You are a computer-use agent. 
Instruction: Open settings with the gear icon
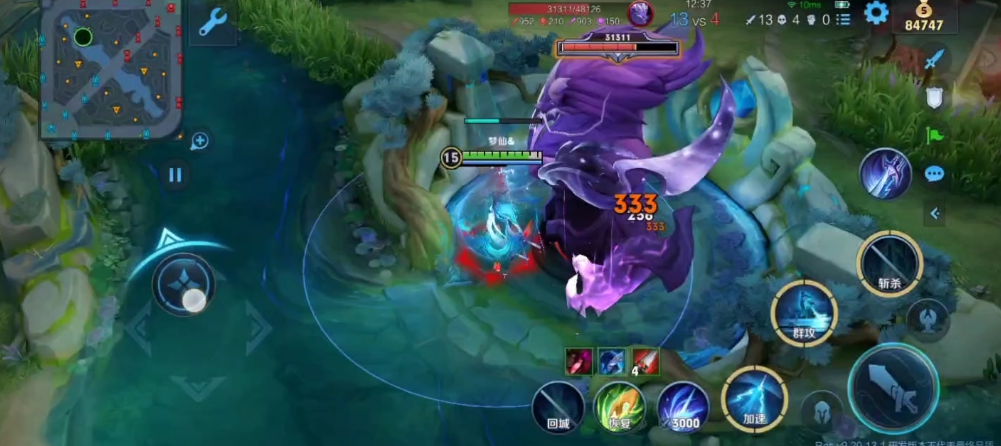click(x=876, y=12)
